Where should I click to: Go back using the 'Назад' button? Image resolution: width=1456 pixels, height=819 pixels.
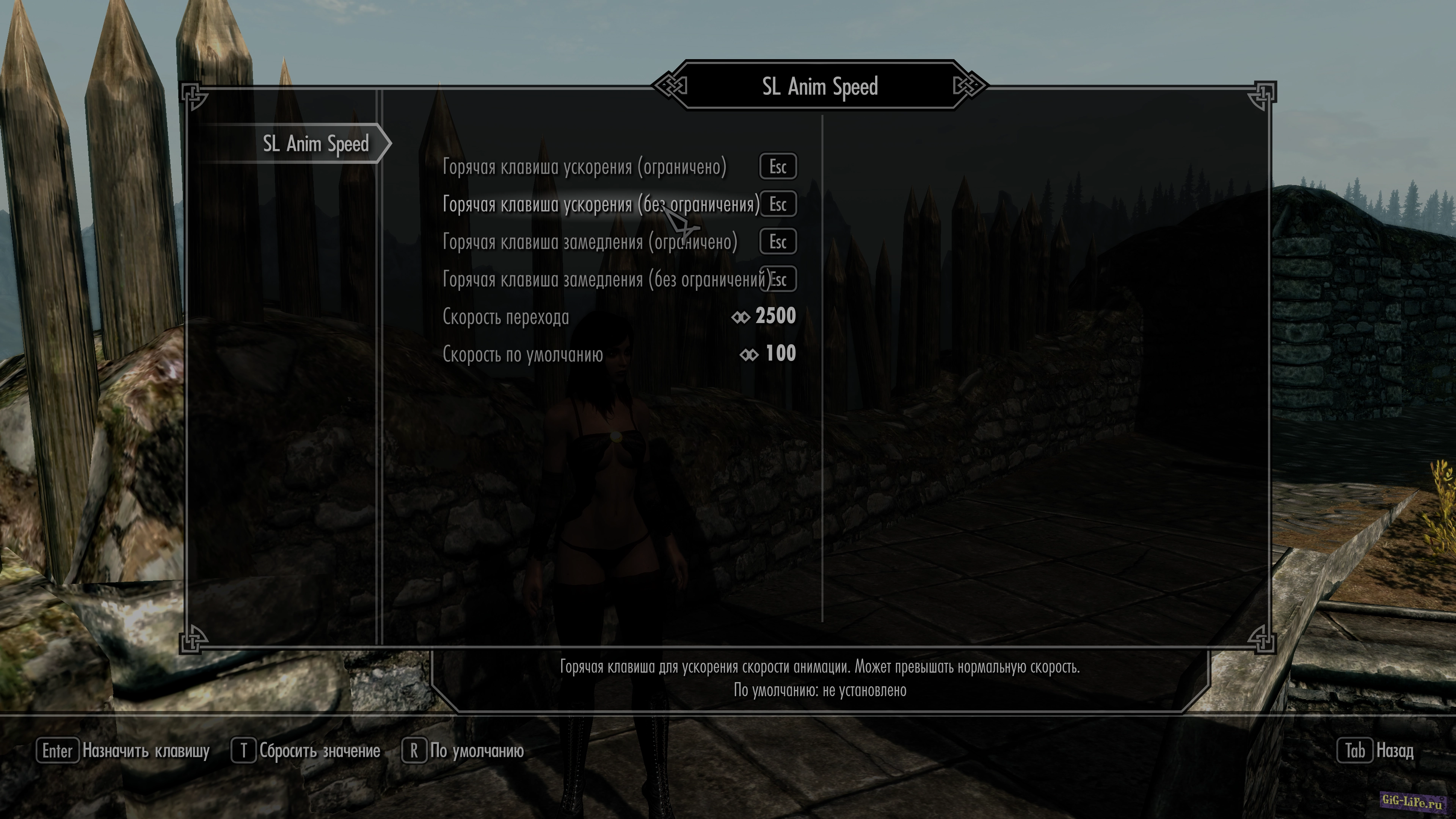(x=1375, y=751)
